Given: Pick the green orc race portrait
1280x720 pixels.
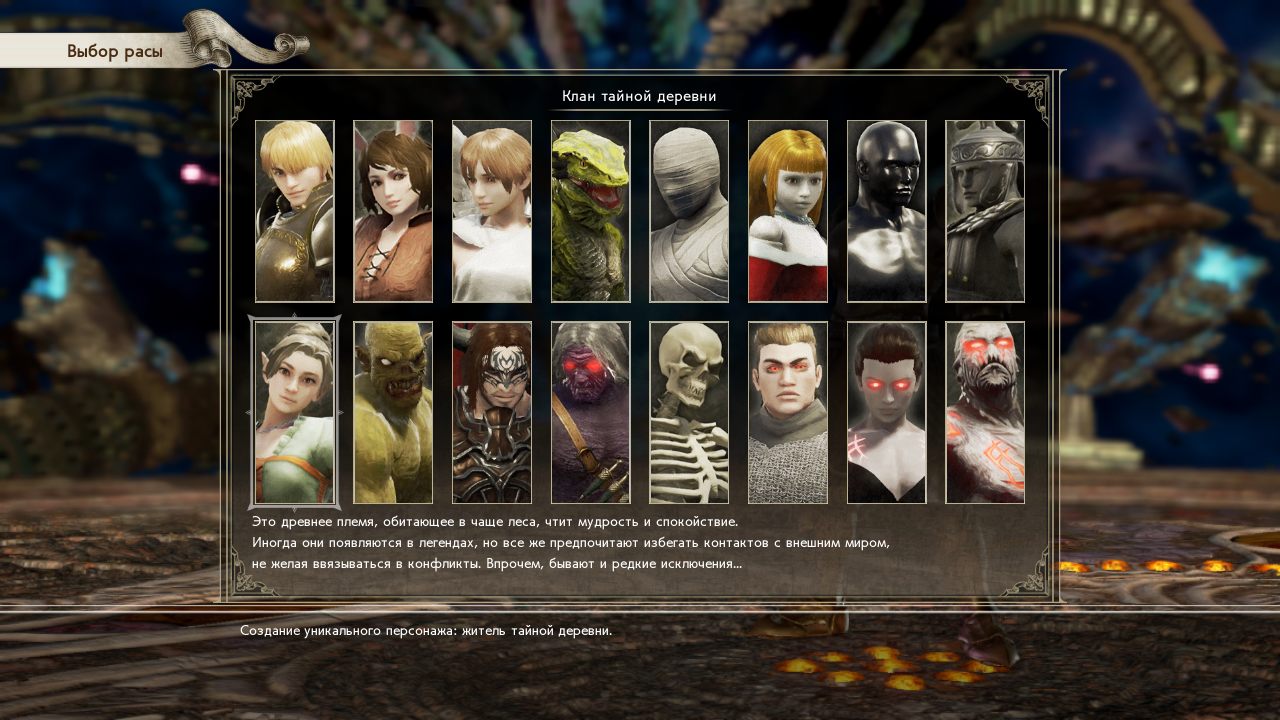Looking at the screenshot, I should pos(393,412).
